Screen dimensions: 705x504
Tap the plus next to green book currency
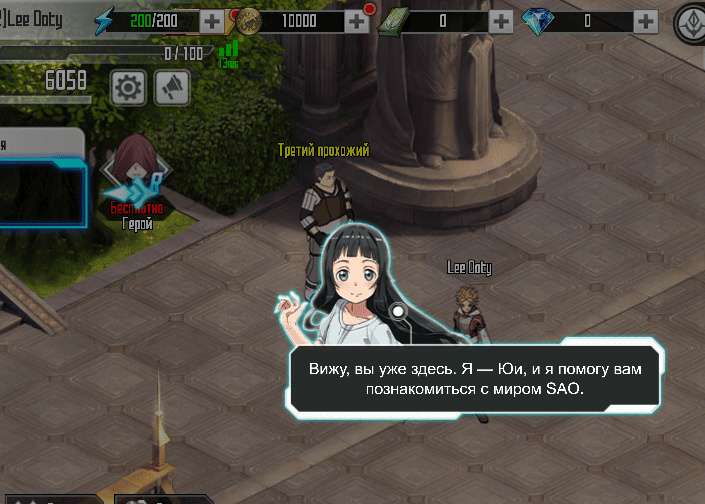click(500, 20)
